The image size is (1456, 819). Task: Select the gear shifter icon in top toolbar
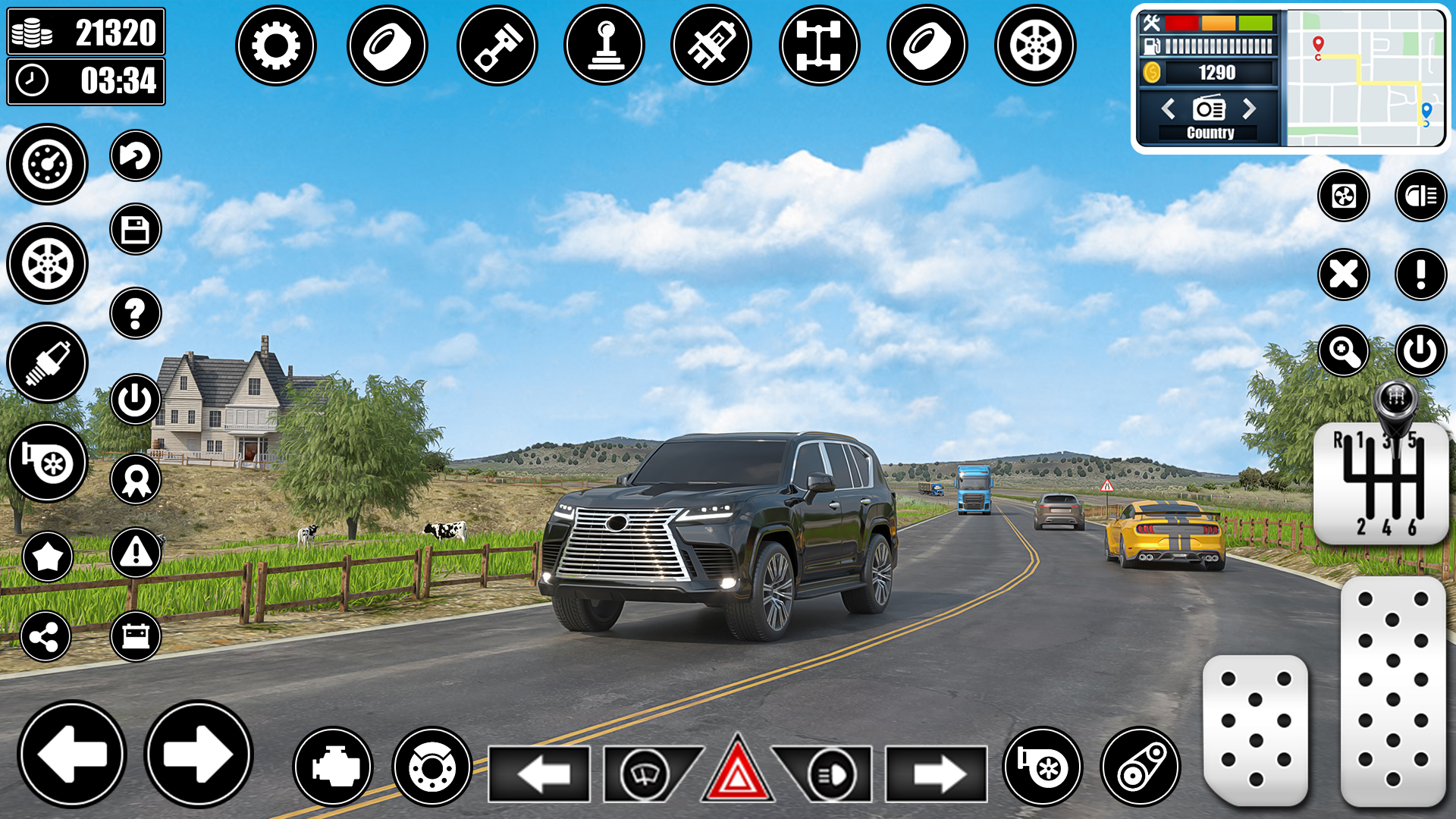(604, 45)
